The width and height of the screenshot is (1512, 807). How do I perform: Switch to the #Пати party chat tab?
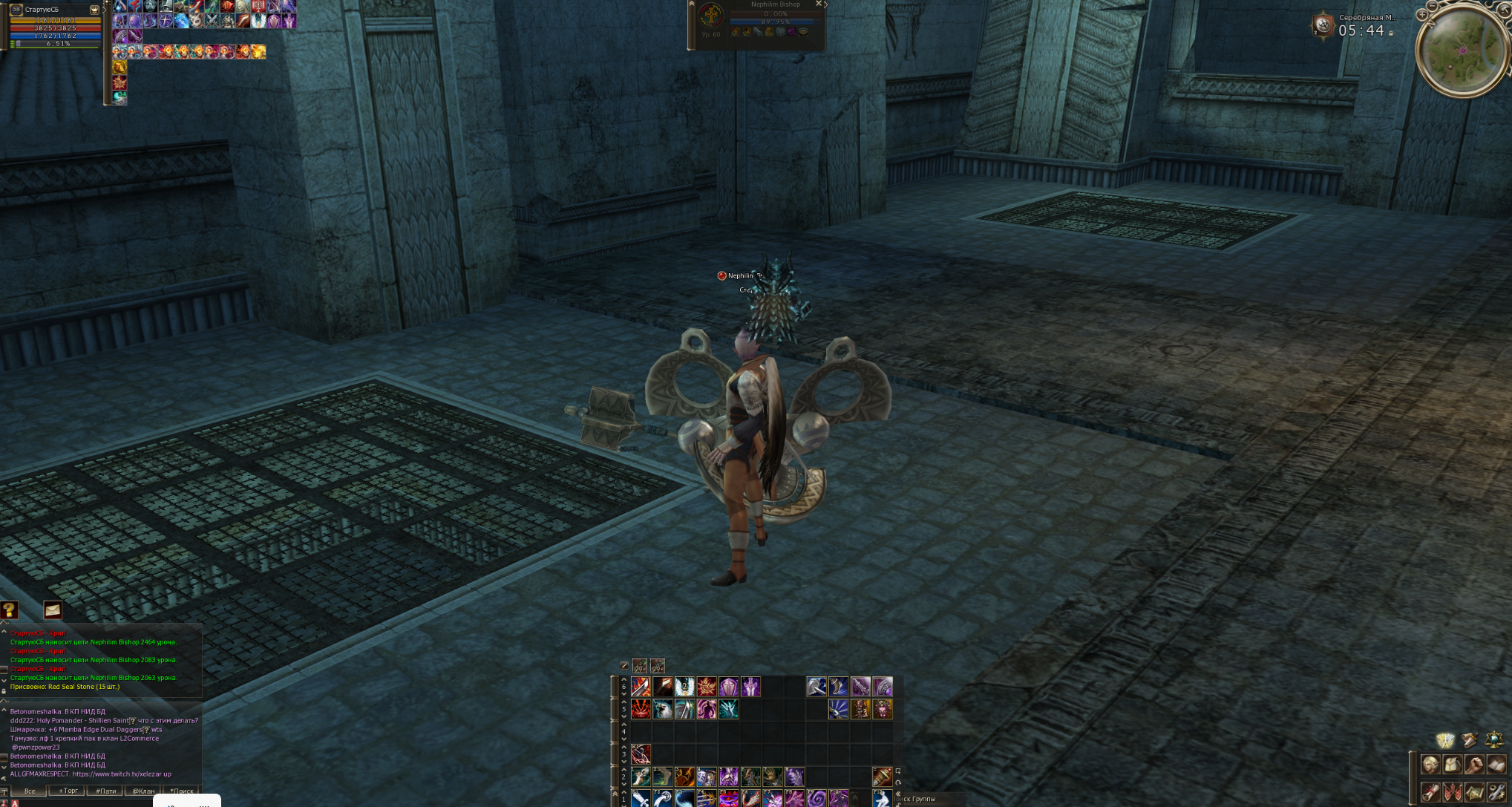pyautogui.click(x=106, y=791)
